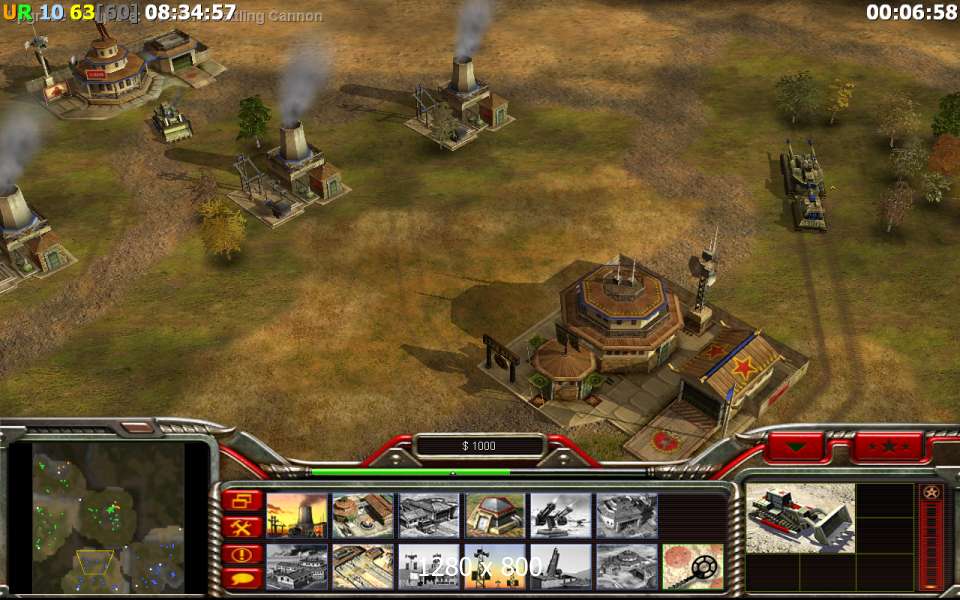
Task: Open the chat speech bubble button
Action: click(x=244, y=578)
